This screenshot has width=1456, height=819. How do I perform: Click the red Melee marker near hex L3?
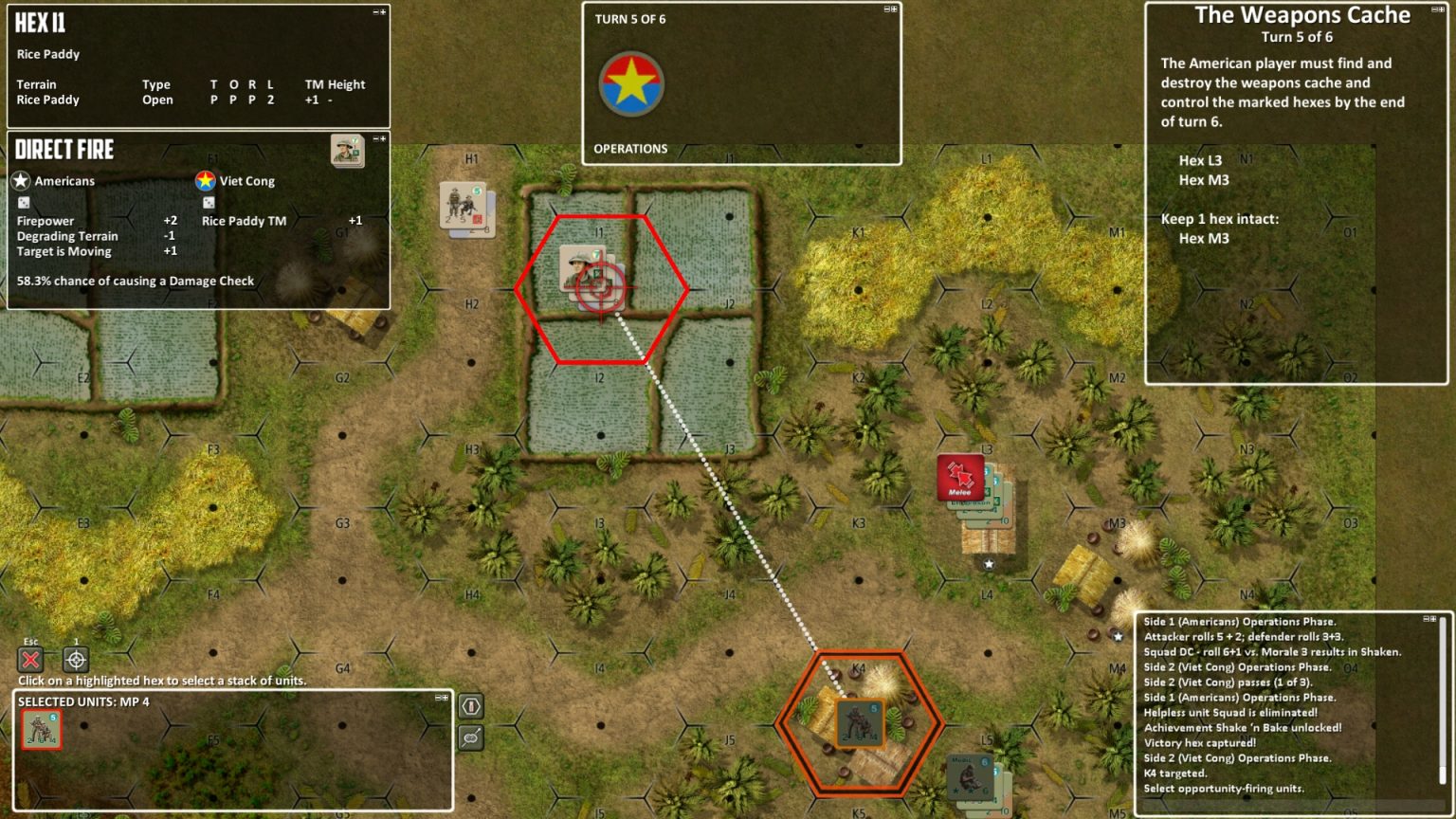959,476
